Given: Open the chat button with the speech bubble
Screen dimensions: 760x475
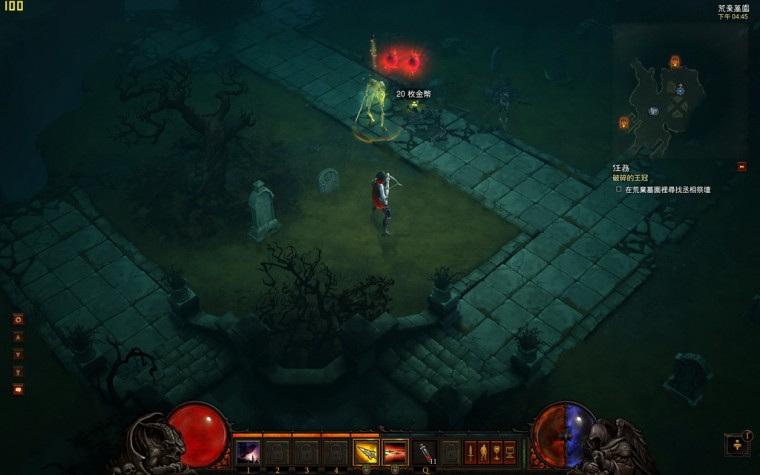Looking at the screenshot, I should (18, 389).
